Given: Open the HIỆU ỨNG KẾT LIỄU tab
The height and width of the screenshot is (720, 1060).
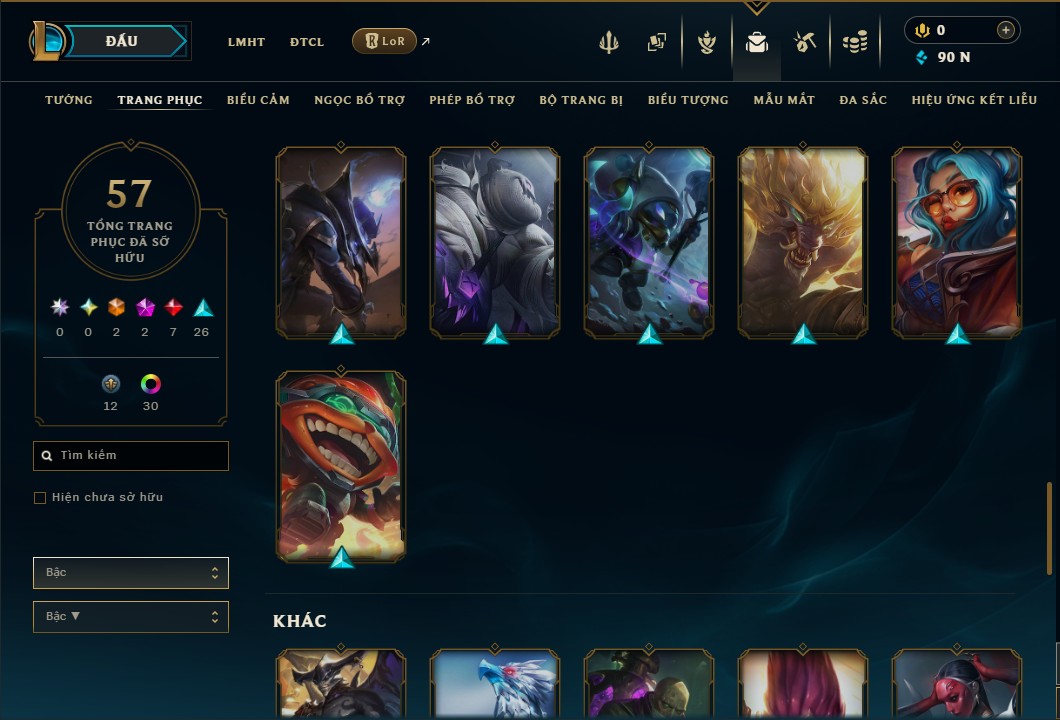Looking at the screenshot, I should (x=974, y=100).
